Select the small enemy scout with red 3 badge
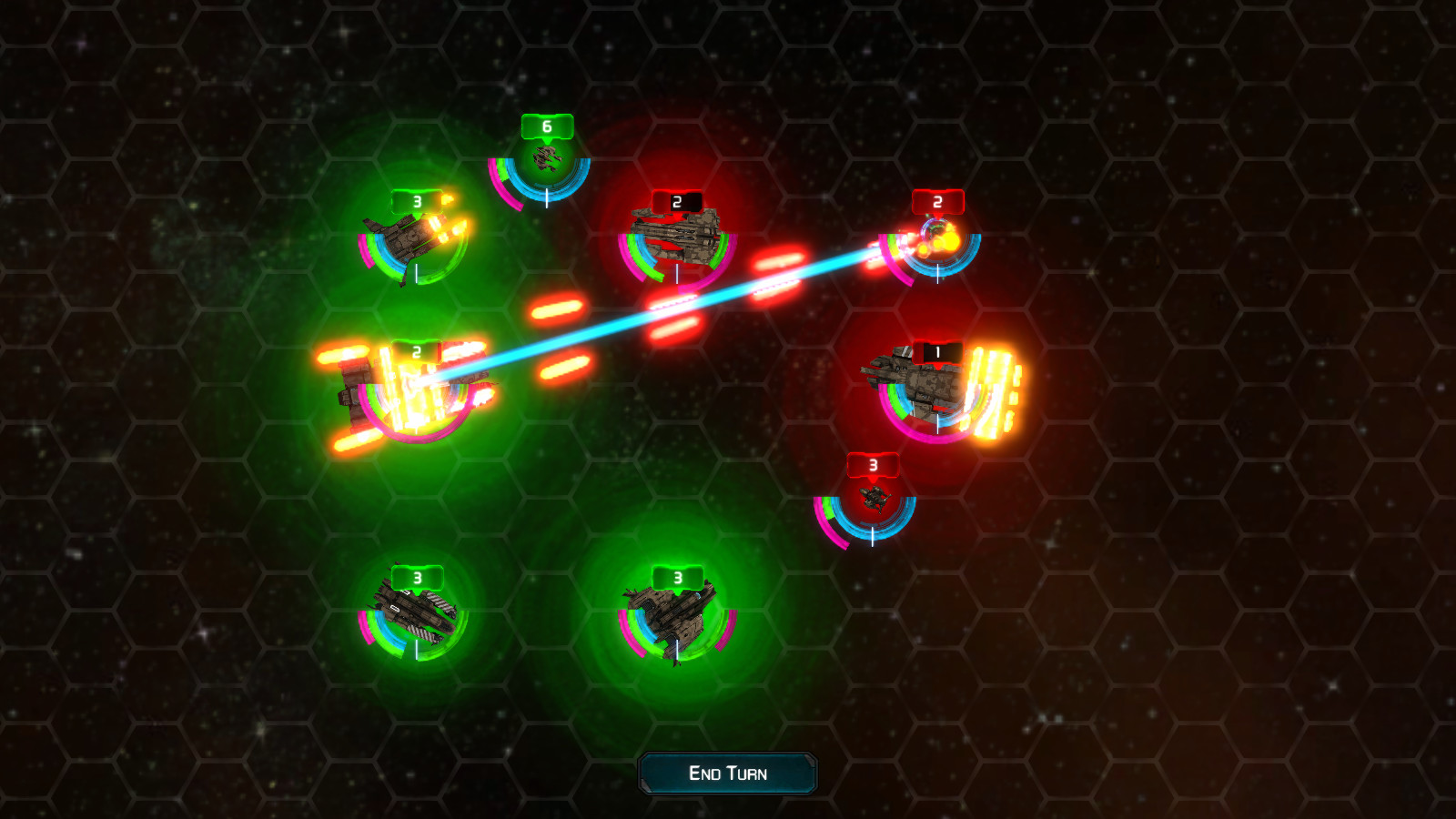 coord(872,500)
